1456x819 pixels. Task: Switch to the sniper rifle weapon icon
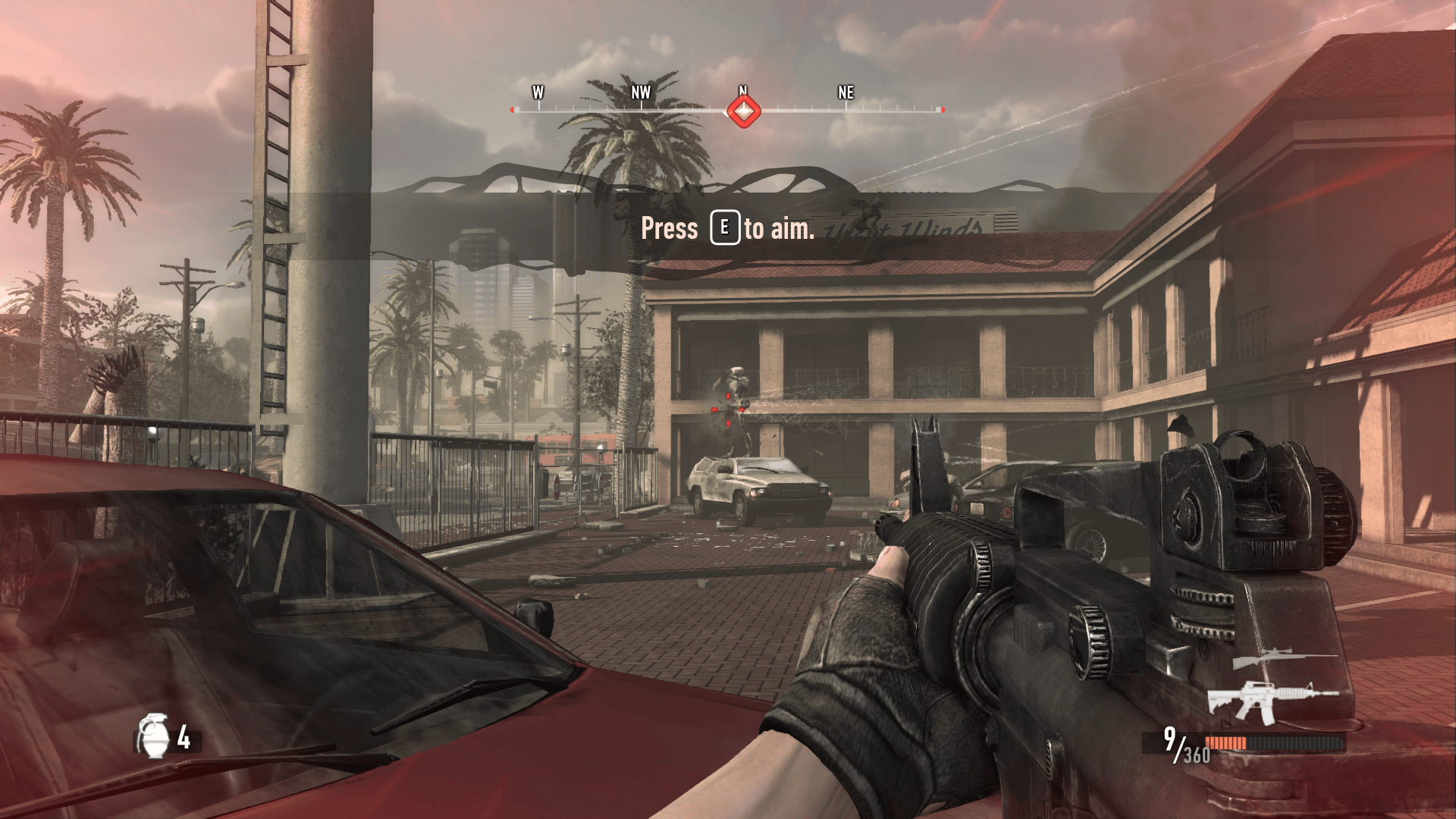(x=1276, y=657)
